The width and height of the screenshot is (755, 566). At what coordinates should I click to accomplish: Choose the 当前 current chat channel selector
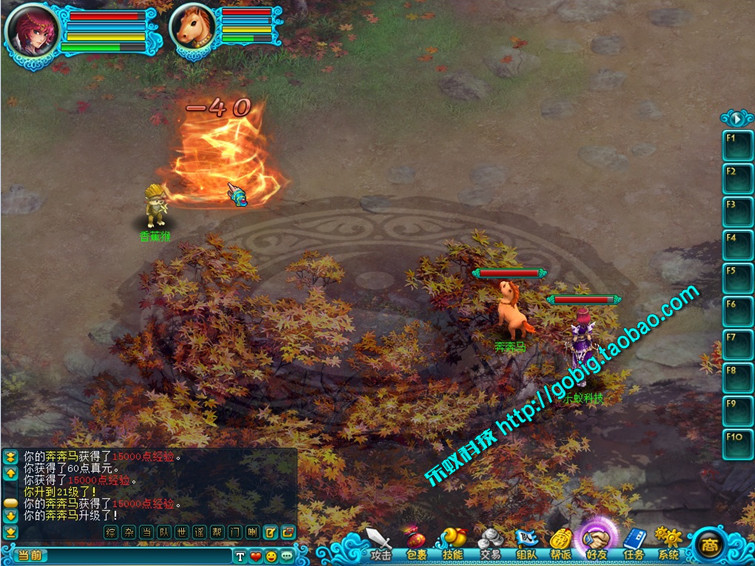[x=30, y=555]
